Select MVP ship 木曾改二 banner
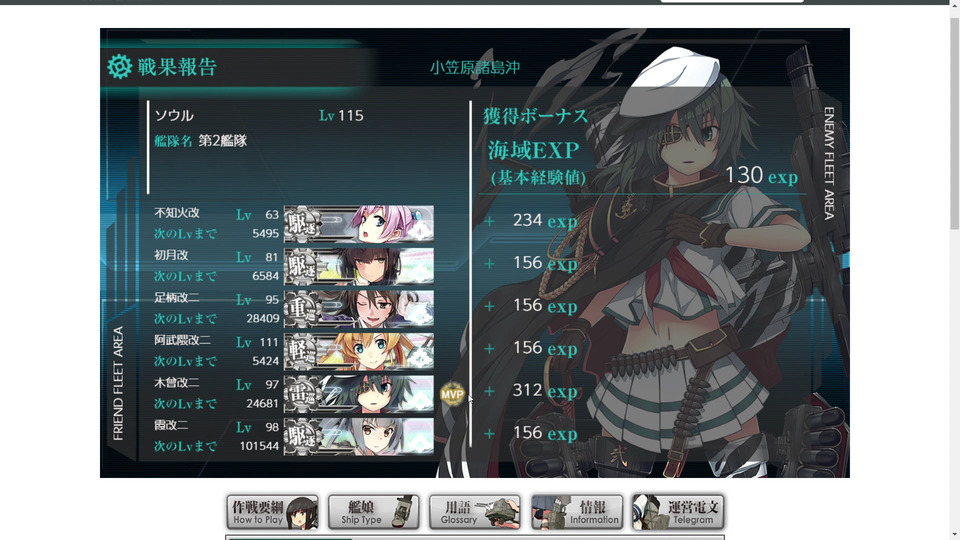960x540 pixels. (359, 394)
